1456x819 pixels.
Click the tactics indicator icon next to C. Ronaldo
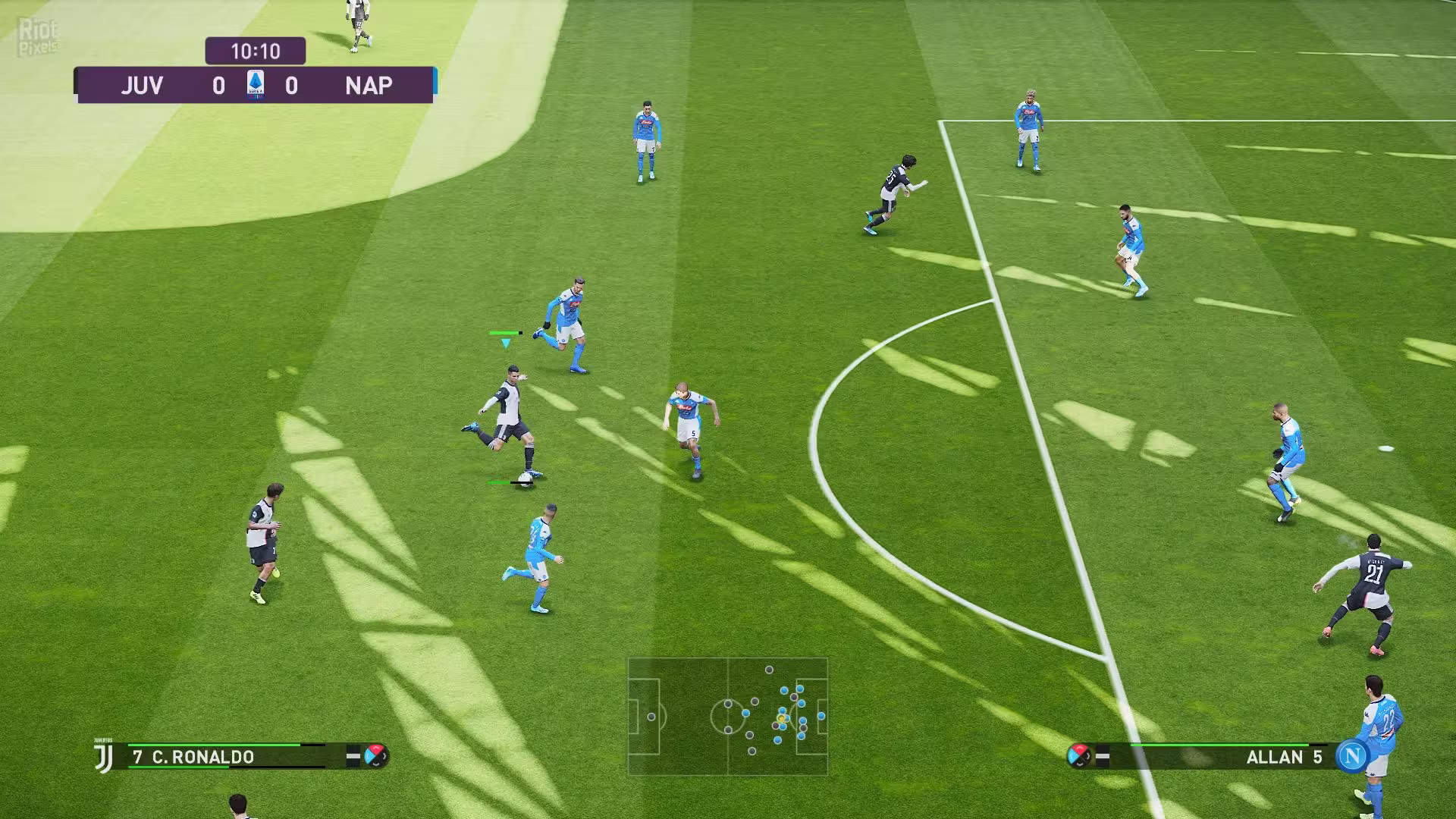(x=375, y=755)
